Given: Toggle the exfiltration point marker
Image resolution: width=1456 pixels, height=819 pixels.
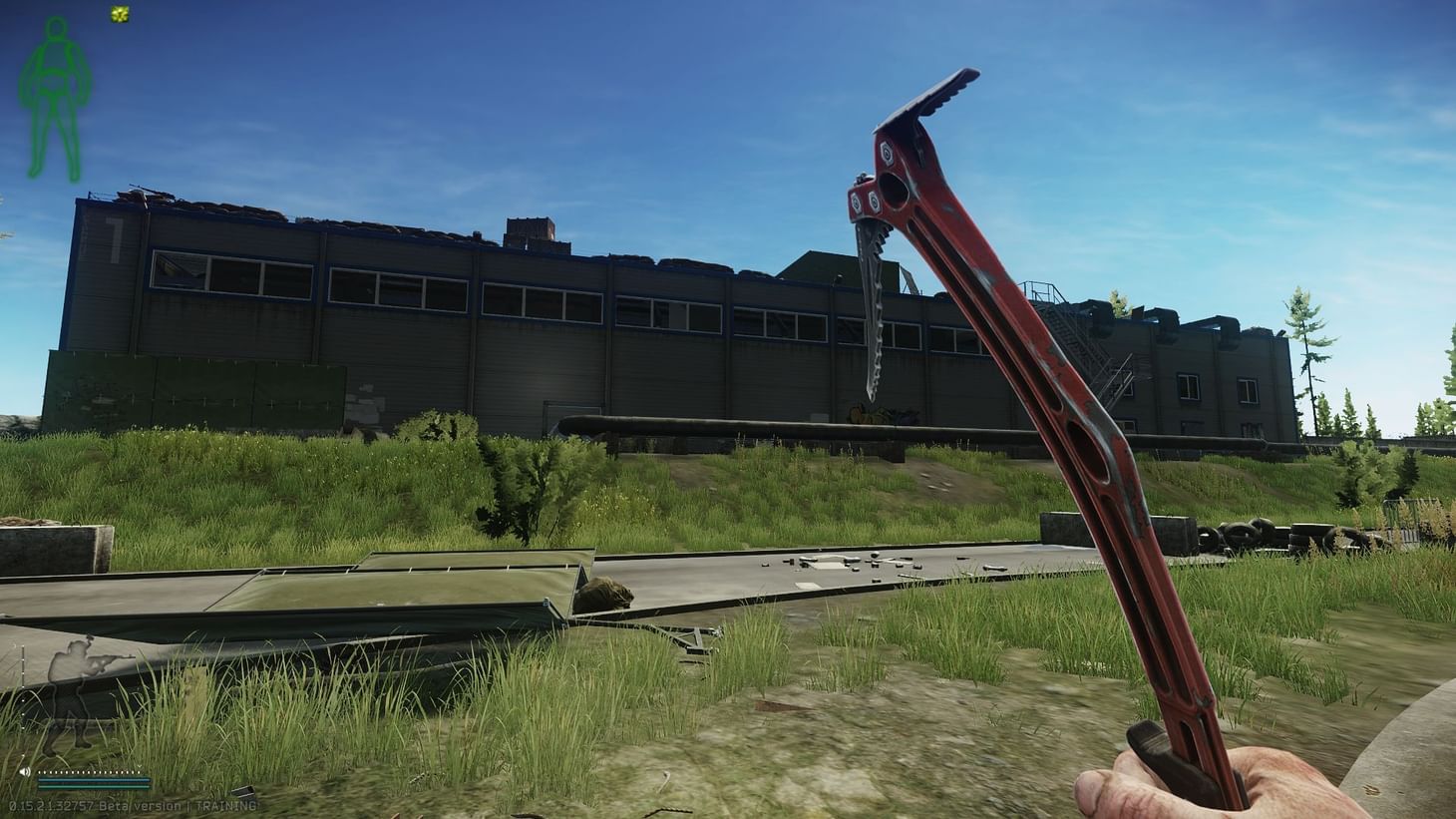Looking at the screenshot, I should (x=120, y=13).
